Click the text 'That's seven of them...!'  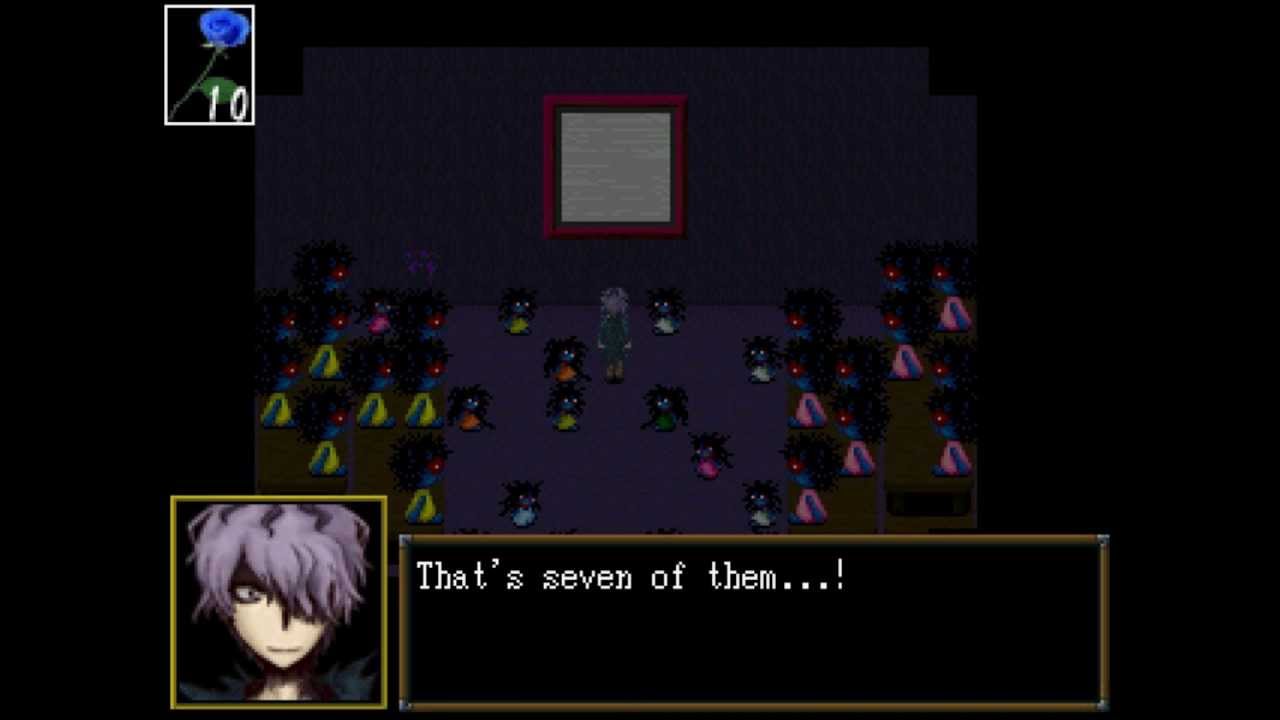click(x=630, y=578)
